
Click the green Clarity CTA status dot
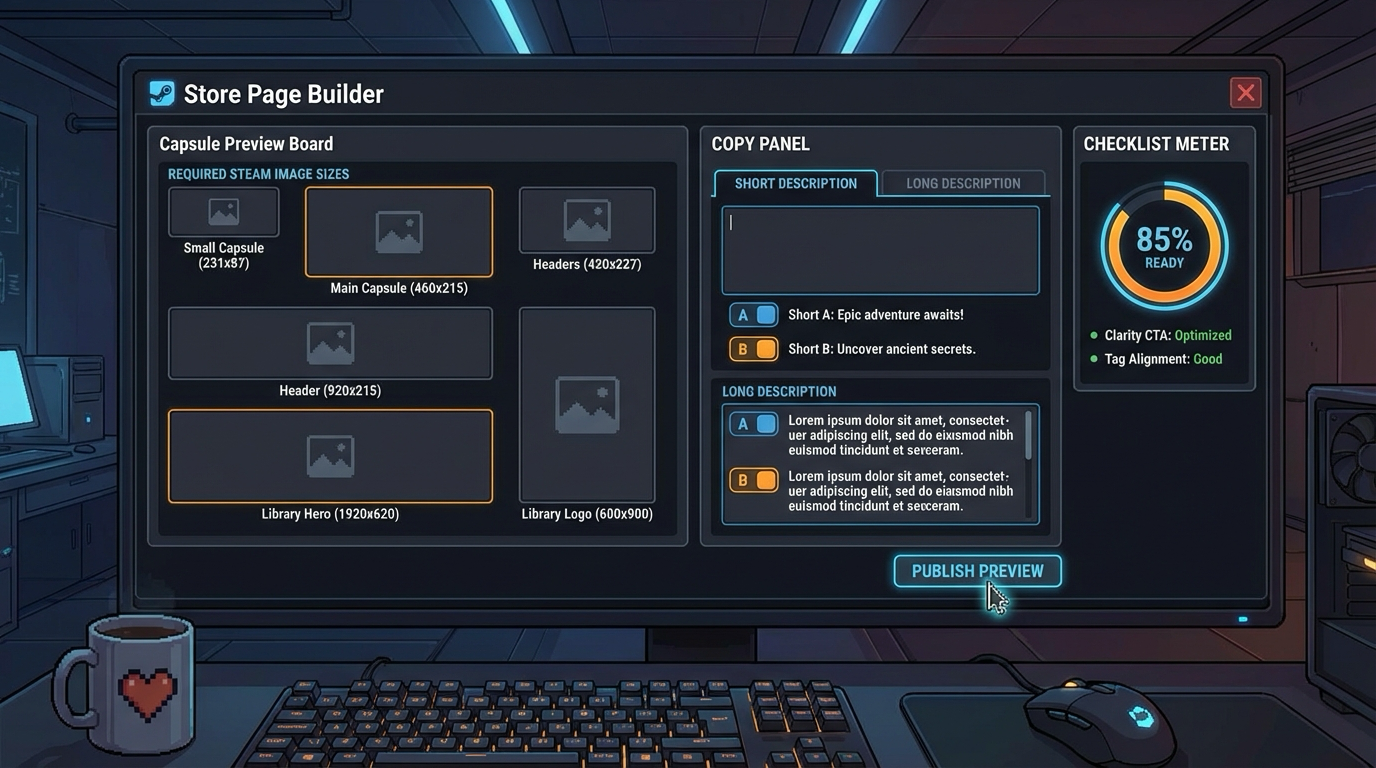click(x=1091, y=336)
